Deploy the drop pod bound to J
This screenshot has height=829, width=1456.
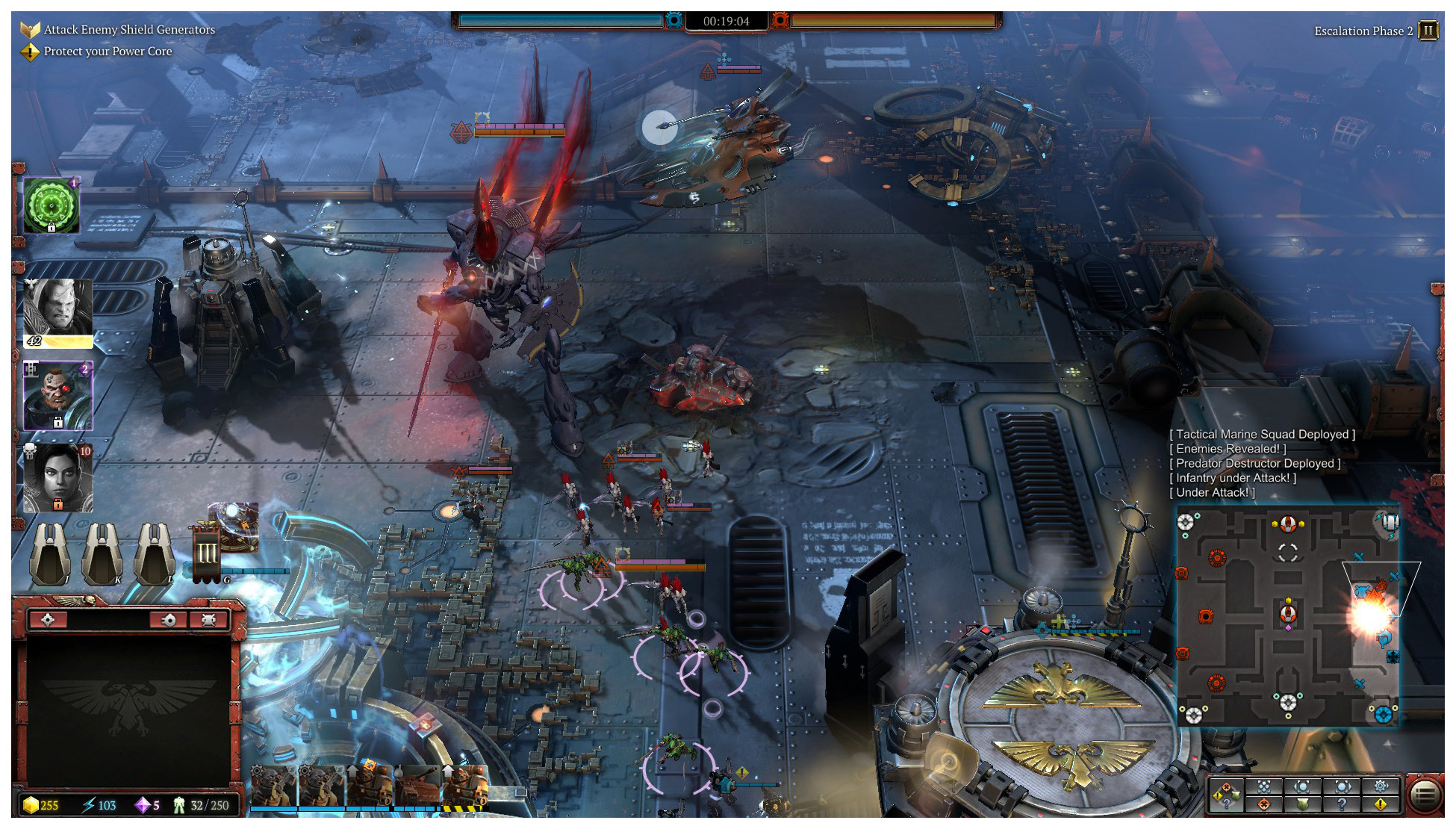click(50, 553)
